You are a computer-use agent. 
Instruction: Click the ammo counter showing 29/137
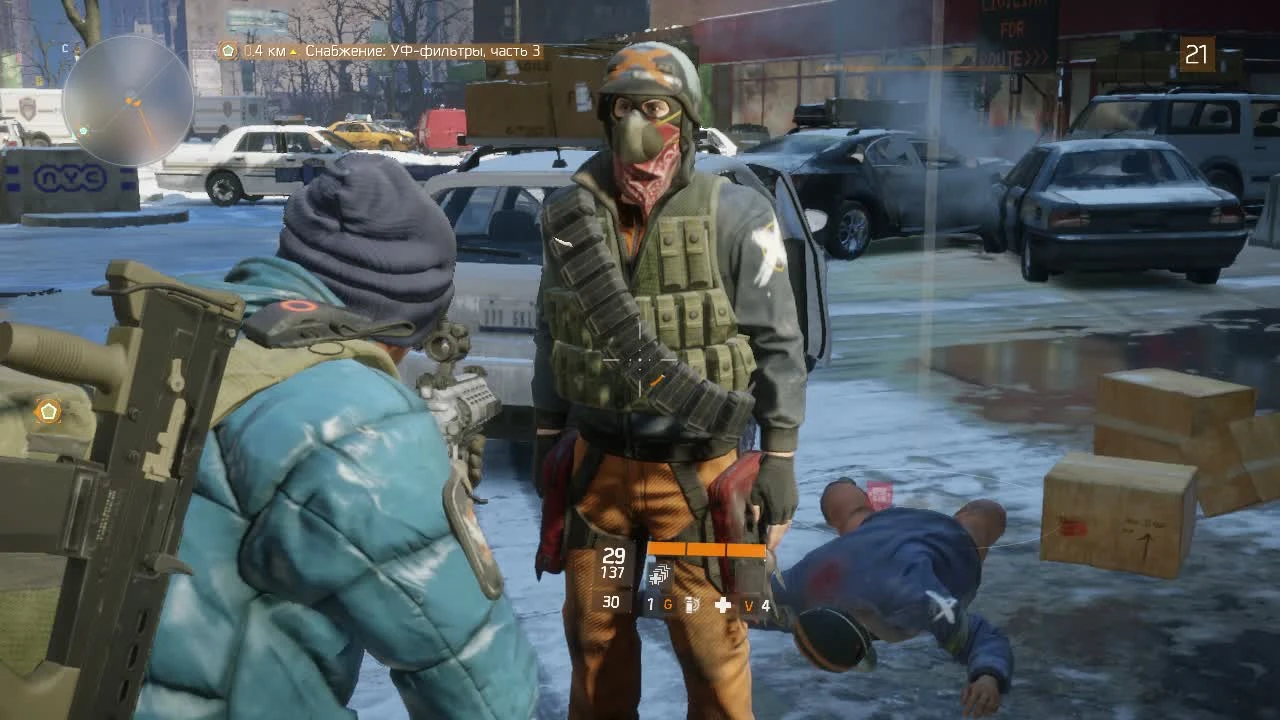[x=612, y=560]
